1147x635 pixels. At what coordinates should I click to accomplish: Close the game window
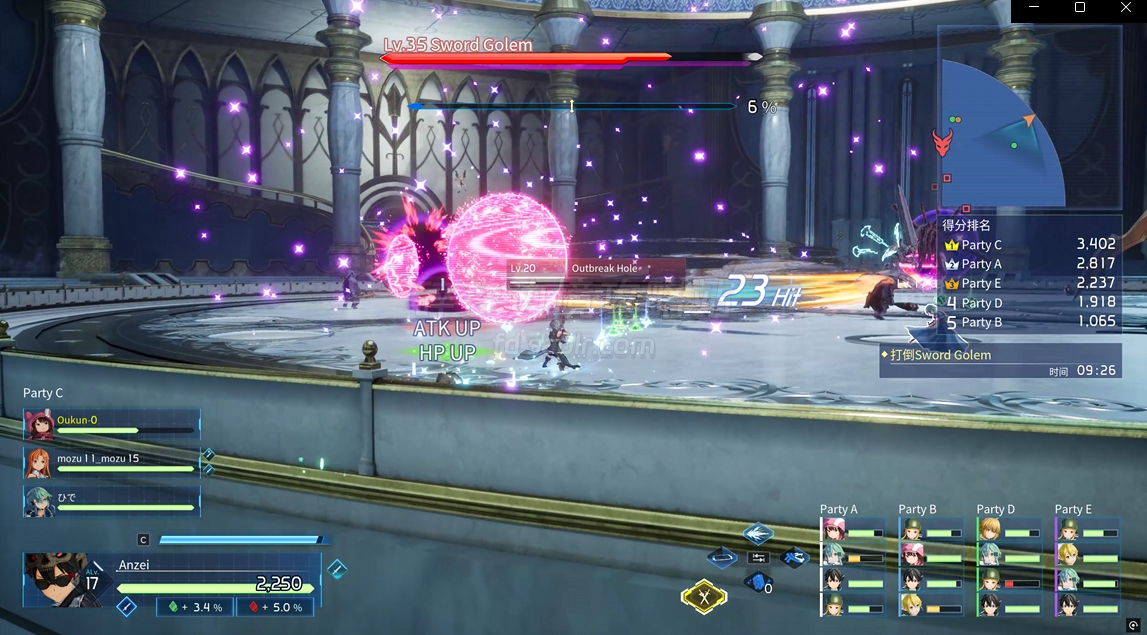(x=1125, y=8)
